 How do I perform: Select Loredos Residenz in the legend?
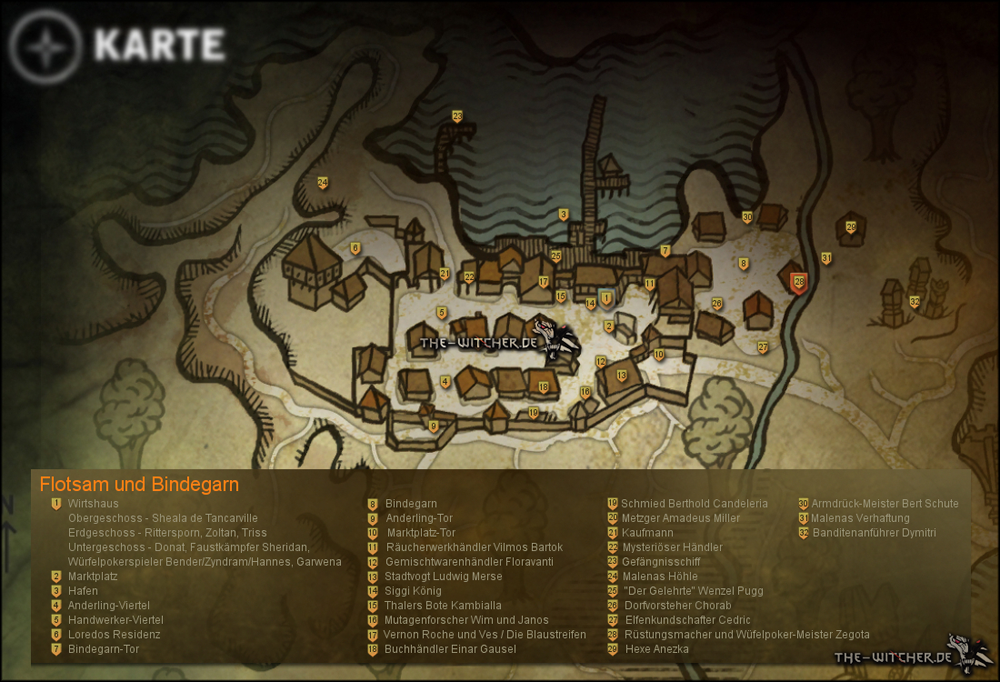(x=113, y=635)
